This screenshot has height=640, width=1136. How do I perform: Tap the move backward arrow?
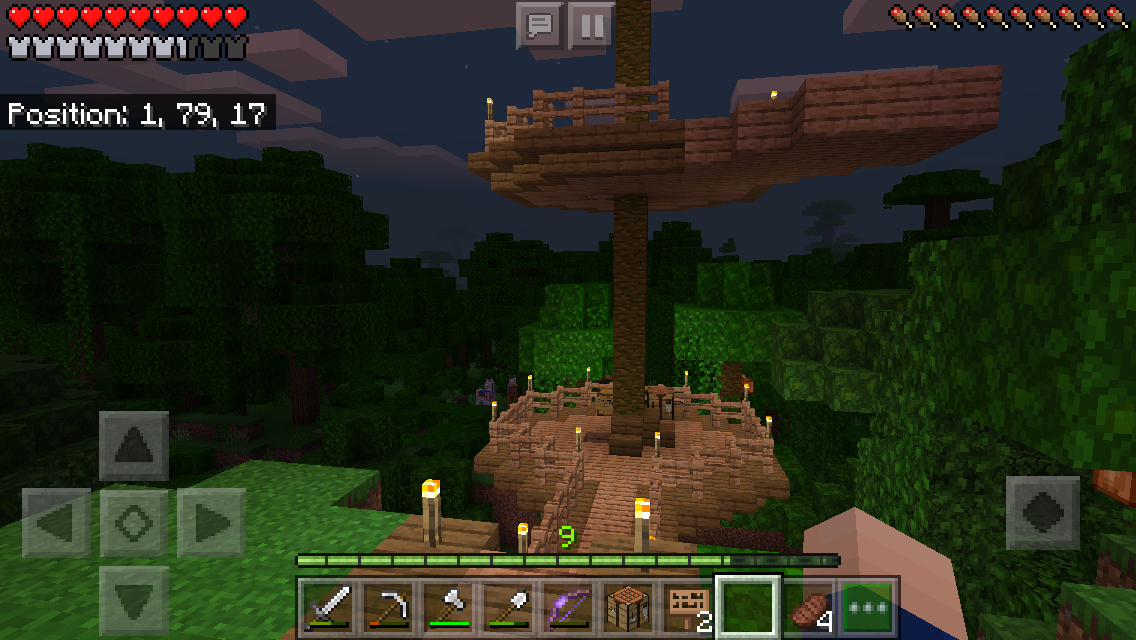(134, 599)
